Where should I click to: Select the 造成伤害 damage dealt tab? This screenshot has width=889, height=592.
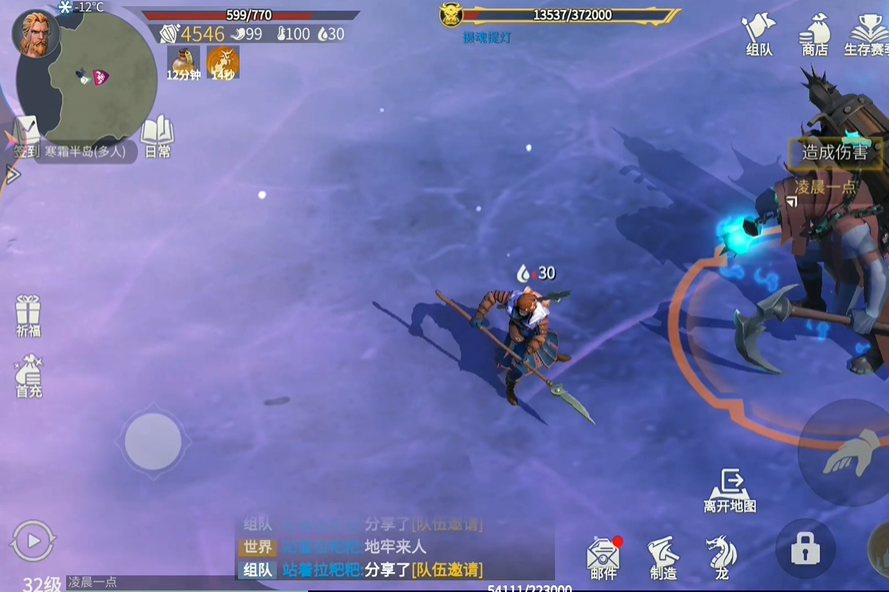pos(835,153)
